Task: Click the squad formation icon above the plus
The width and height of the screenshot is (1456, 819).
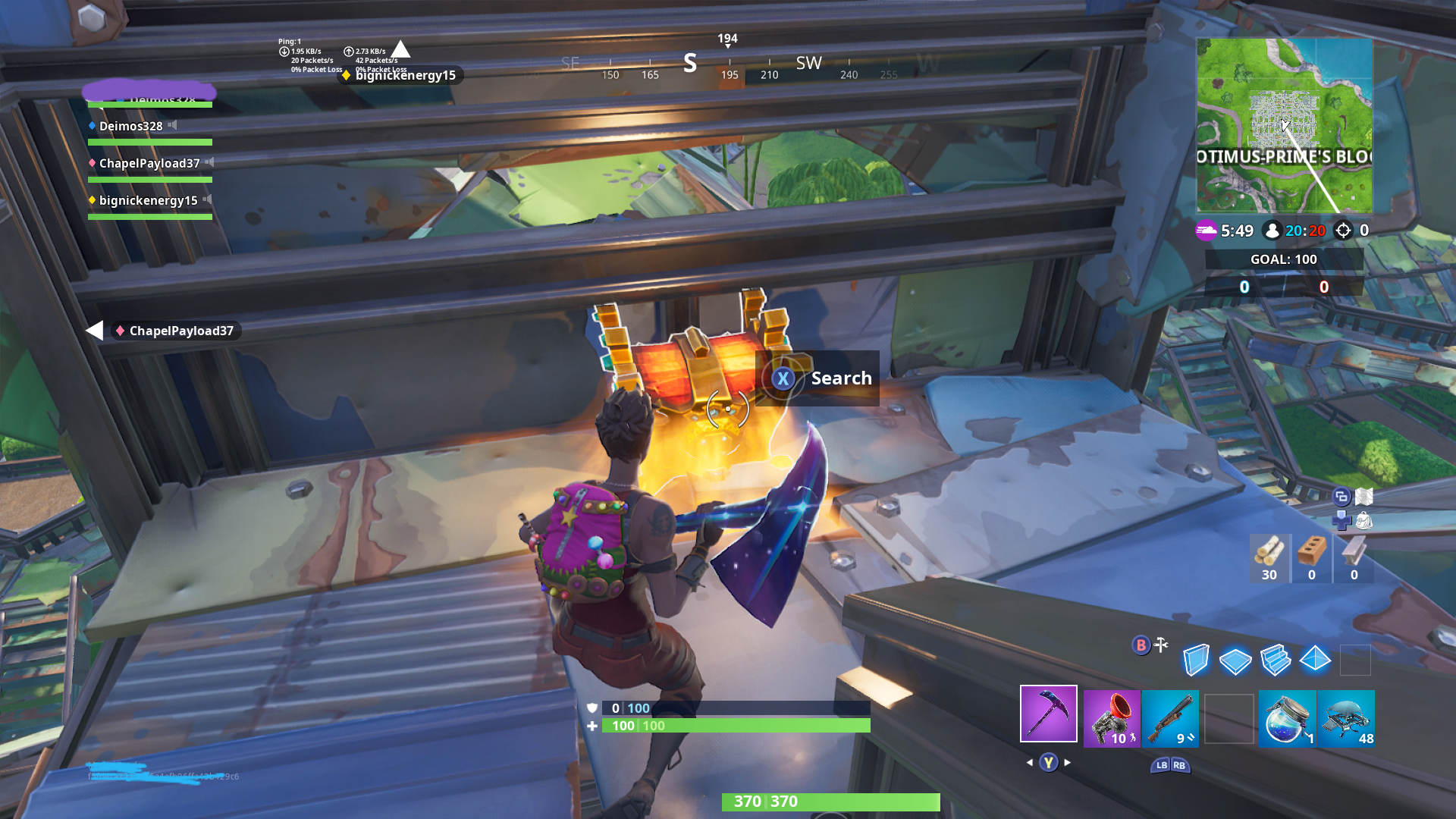Action: 1341,497
